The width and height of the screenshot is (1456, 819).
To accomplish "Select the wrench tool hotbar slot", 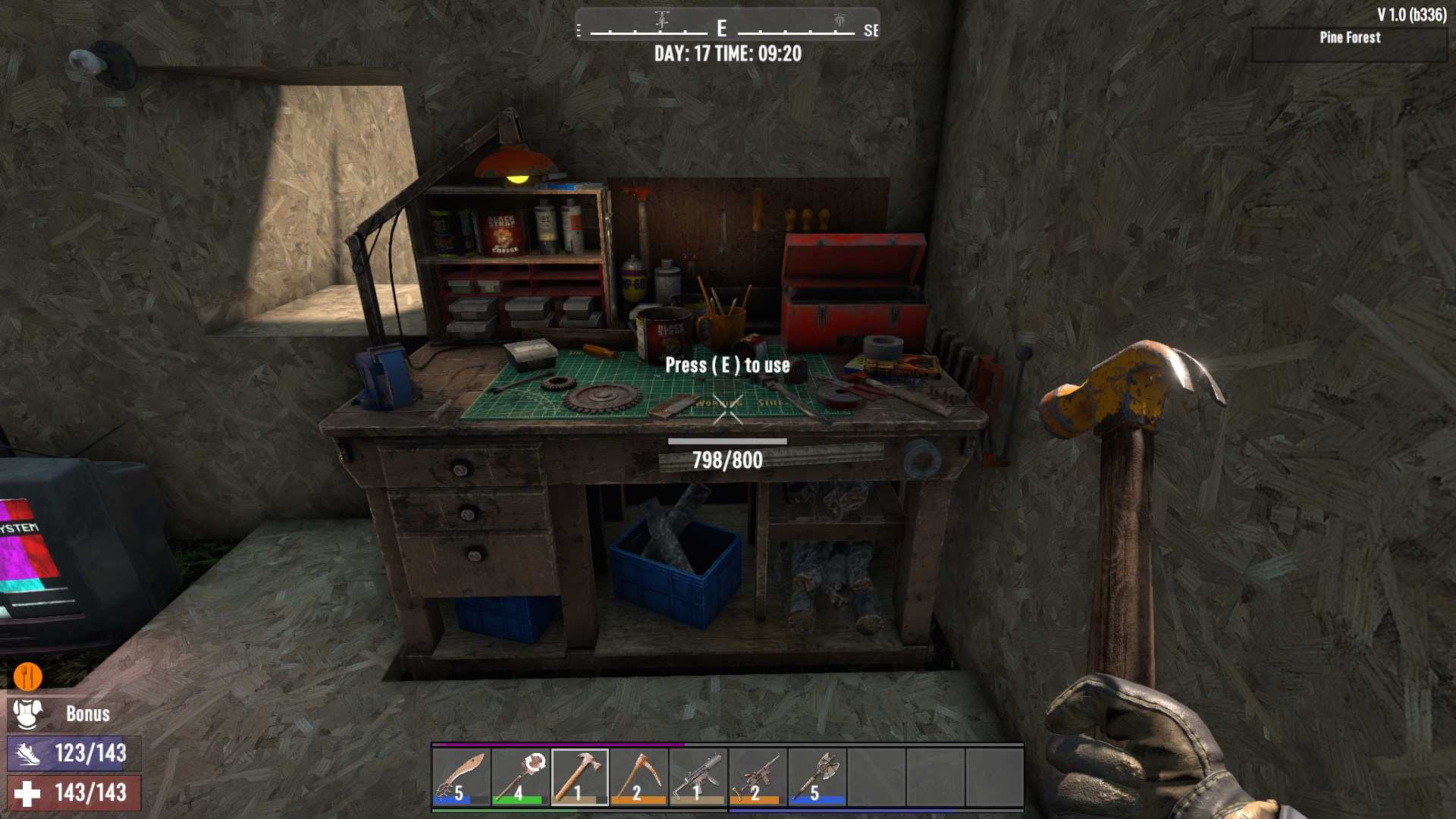I will 520,777.
